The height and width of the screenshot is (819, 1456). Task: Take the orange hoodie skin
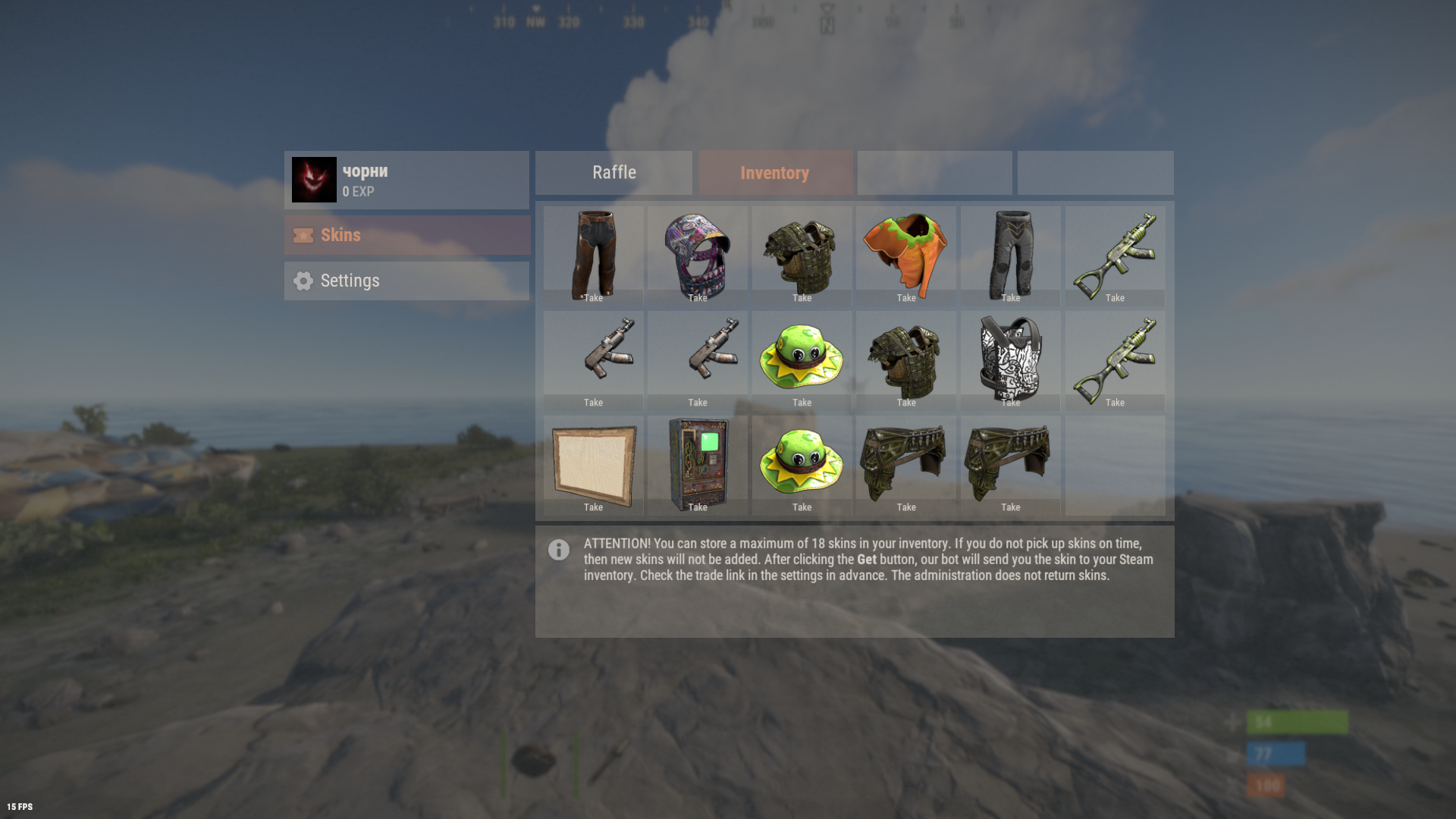click(x=906, y=297)
